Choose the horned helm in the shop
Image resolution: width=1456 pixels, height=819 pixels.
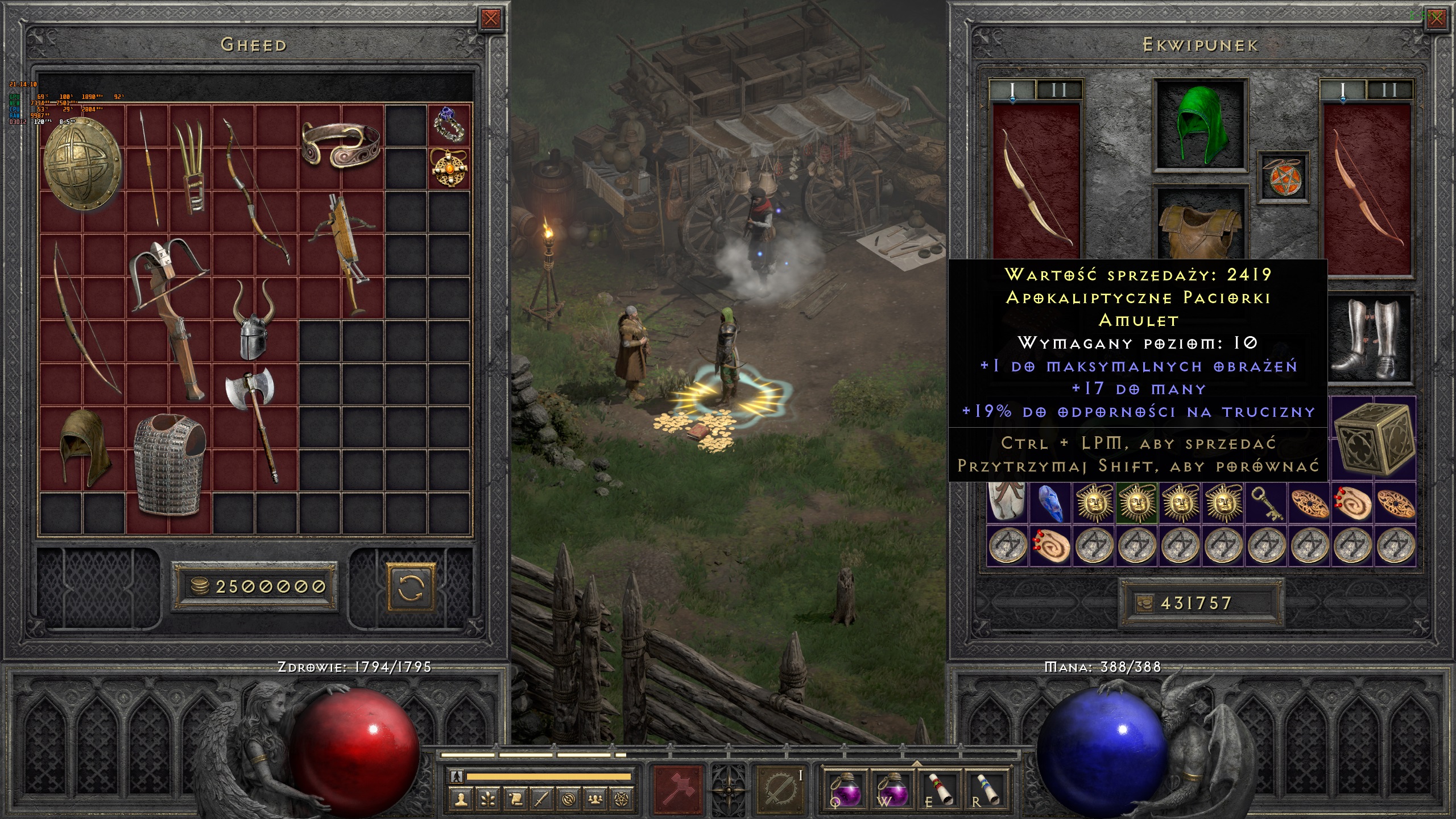(x=253, y=320)
